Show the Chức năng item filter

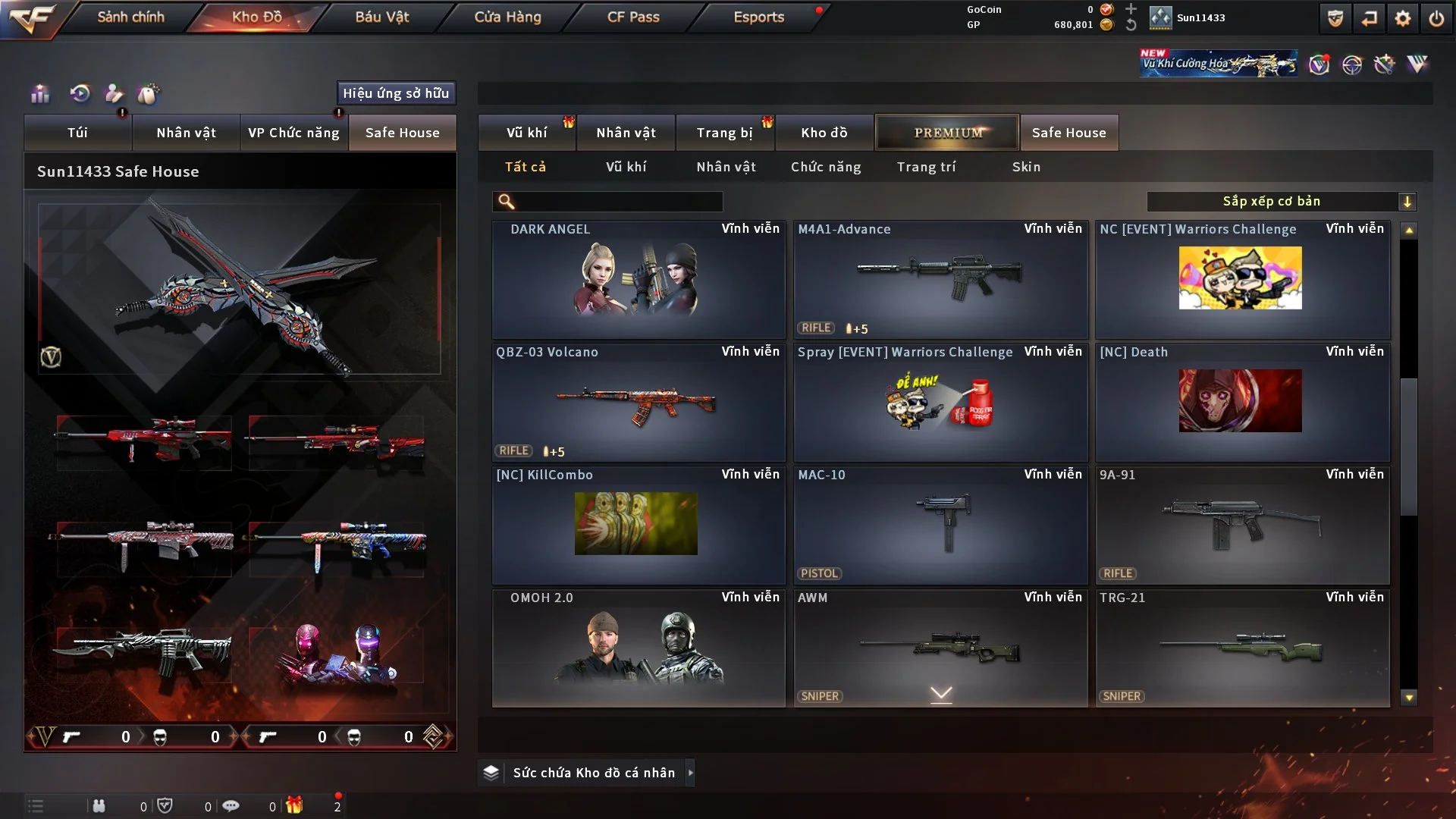[x=826, y=167]
